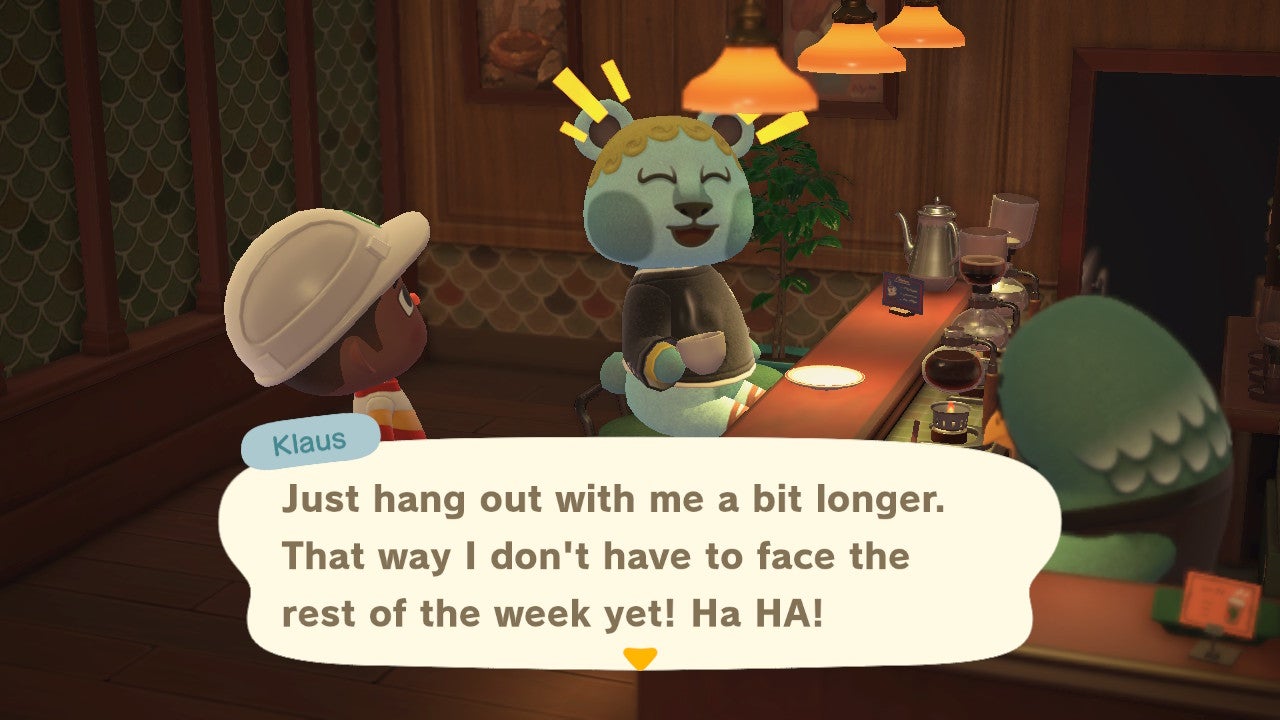Click the Klaus name tag
Screen dimensions: 1280x720
click(310, 439)
